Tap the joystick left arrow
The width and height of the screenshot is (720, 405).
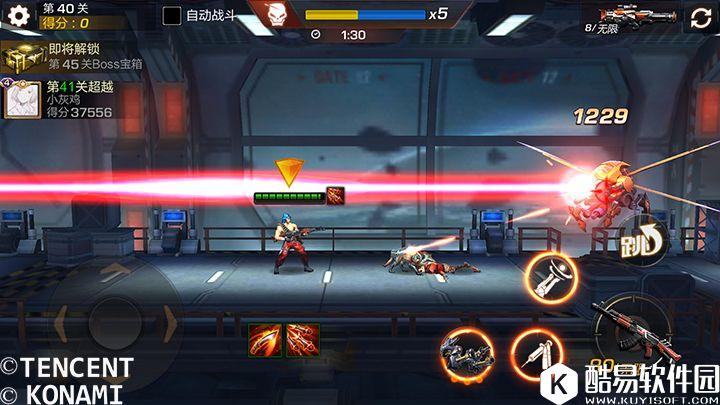(x=59, y=322)
